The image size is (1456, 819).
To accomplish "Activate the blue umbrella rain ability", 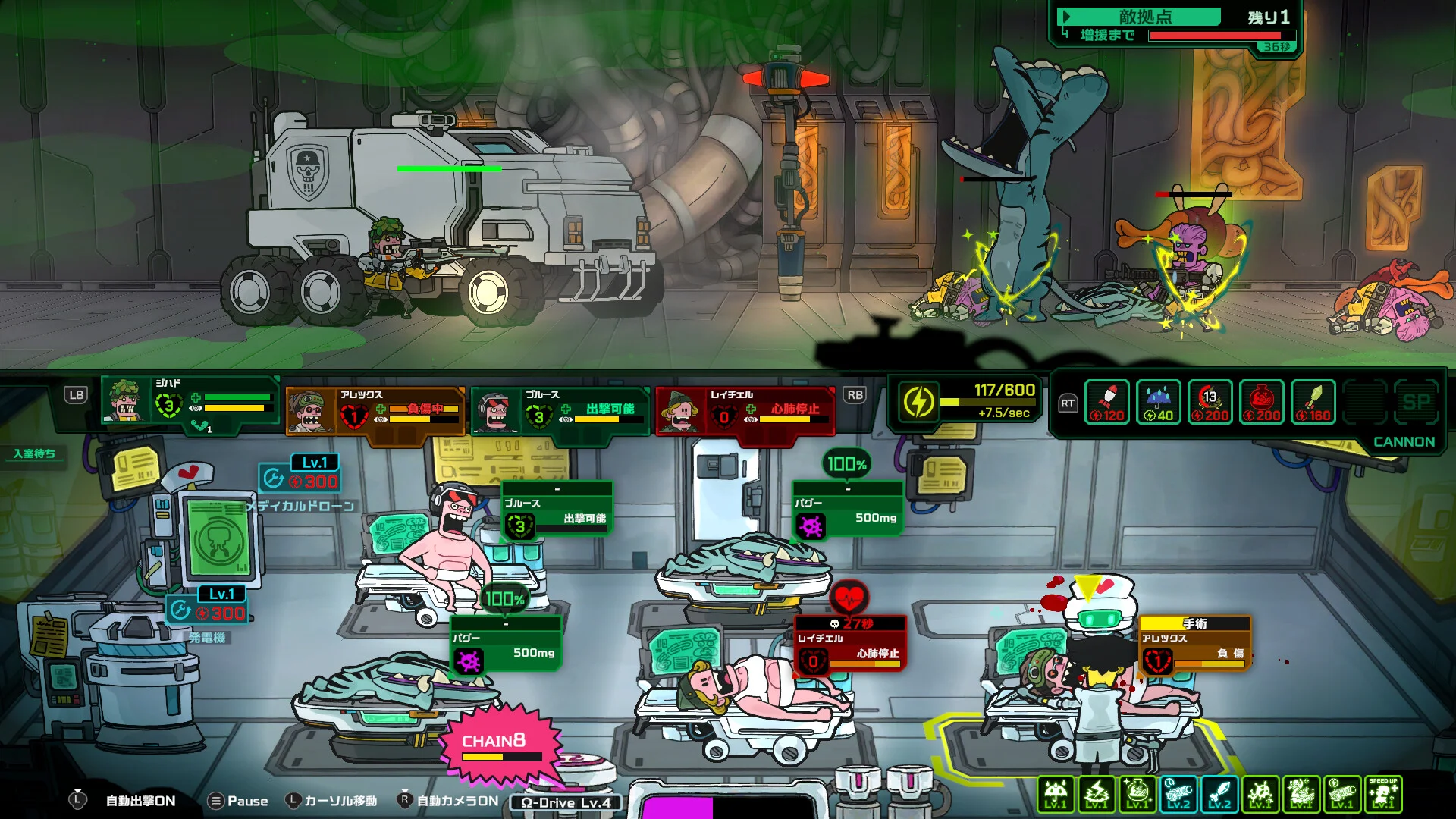I will [1159, 402].
